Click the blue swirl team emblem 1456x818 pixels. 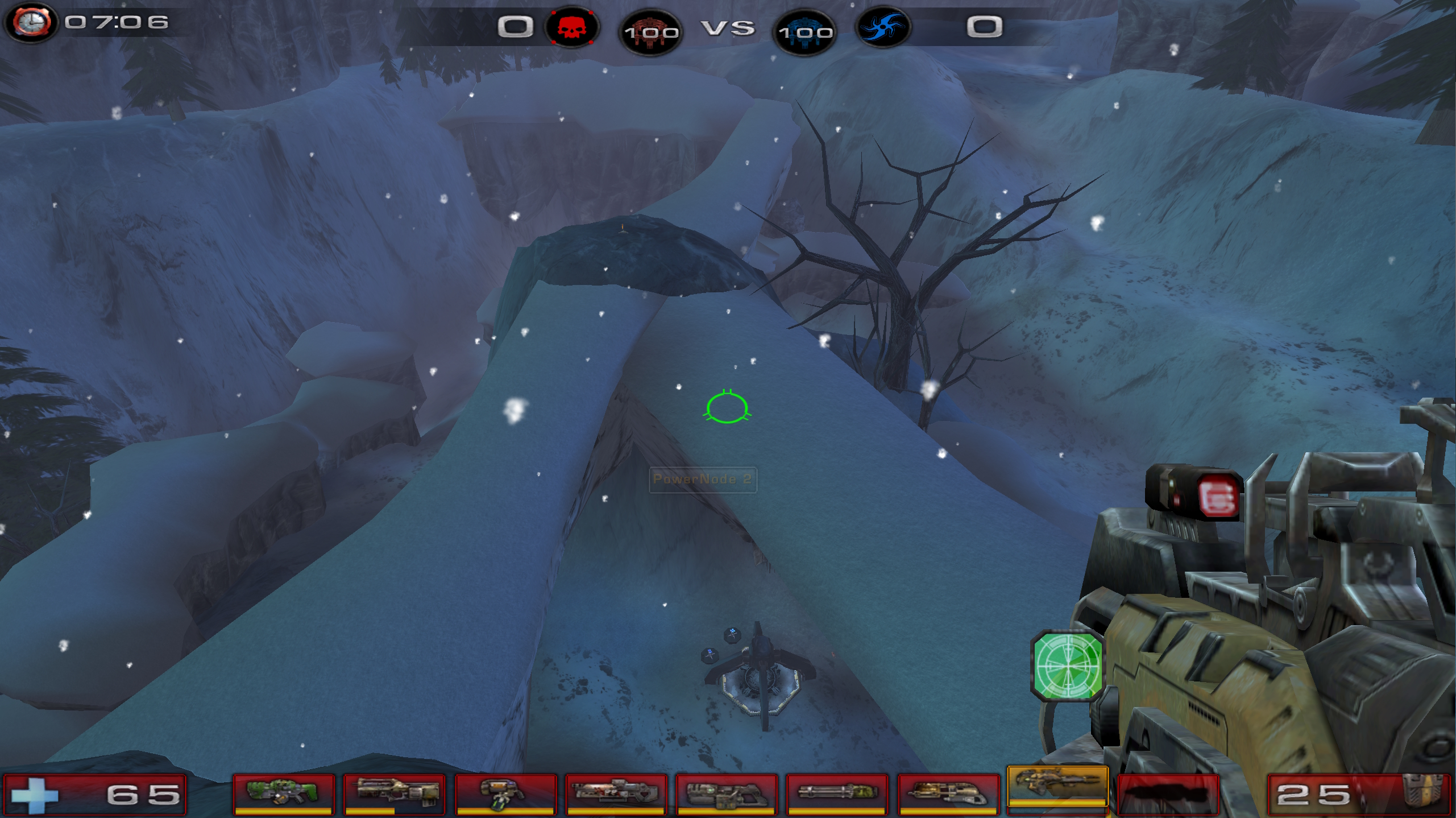click(x=882, y=27)
